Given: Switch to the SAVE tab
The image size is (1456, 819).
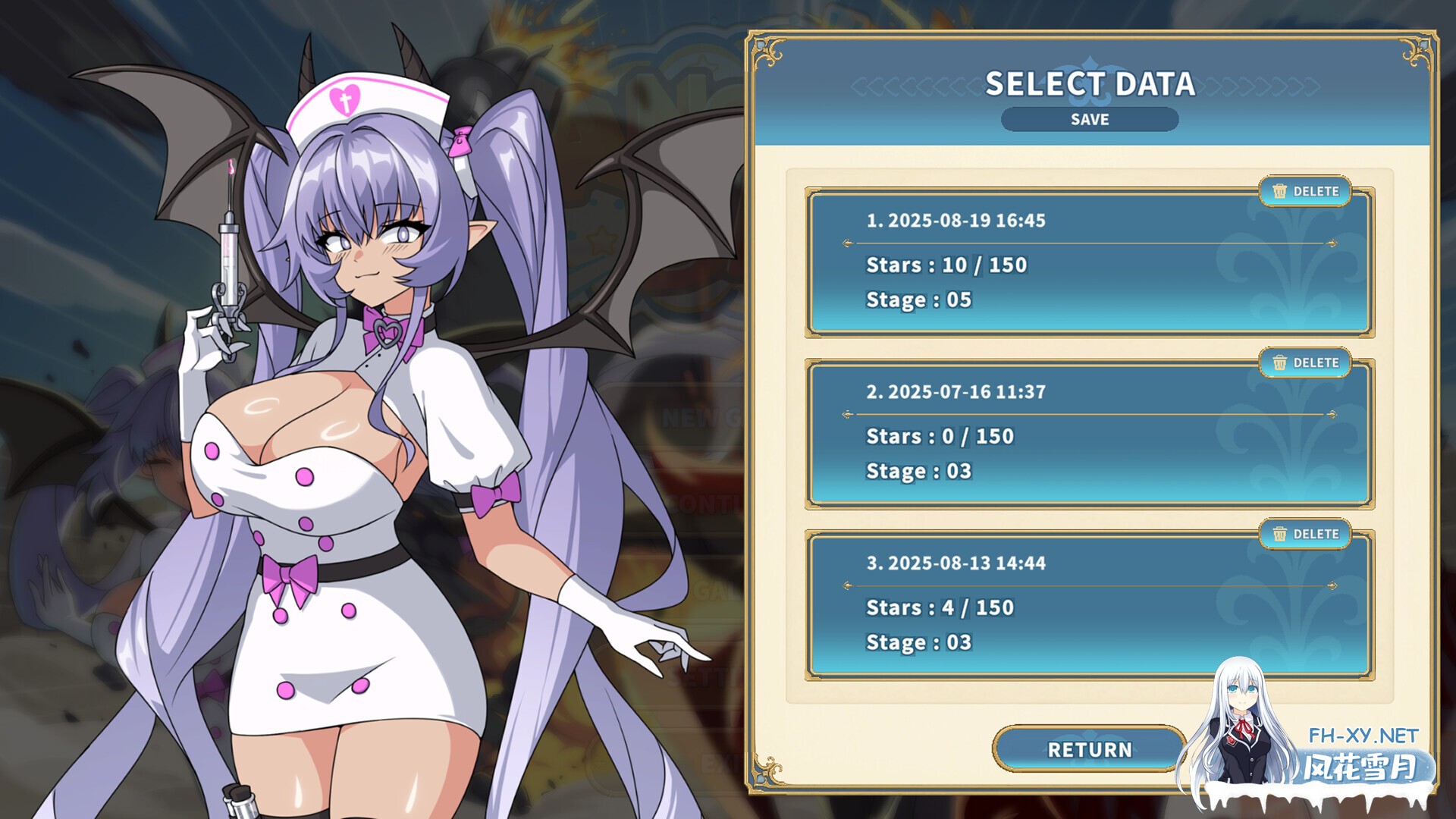Looking at the screenshot, I should 1089,119.
